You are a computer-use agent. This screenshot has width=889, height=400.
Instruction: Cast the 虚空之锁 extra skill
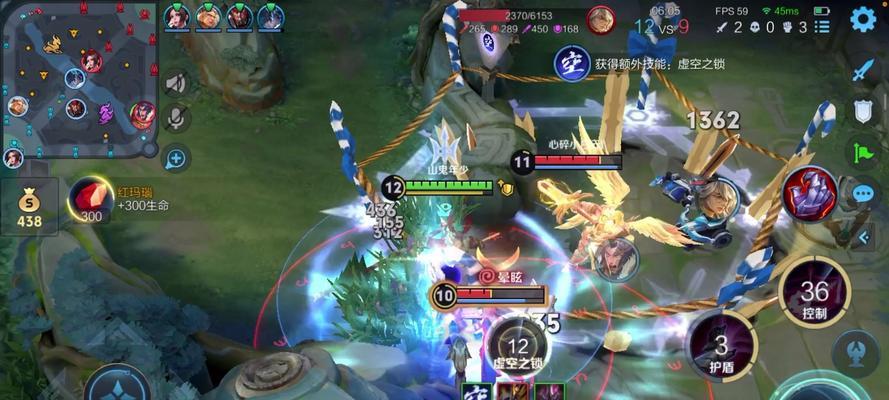[x=517, y=345]
